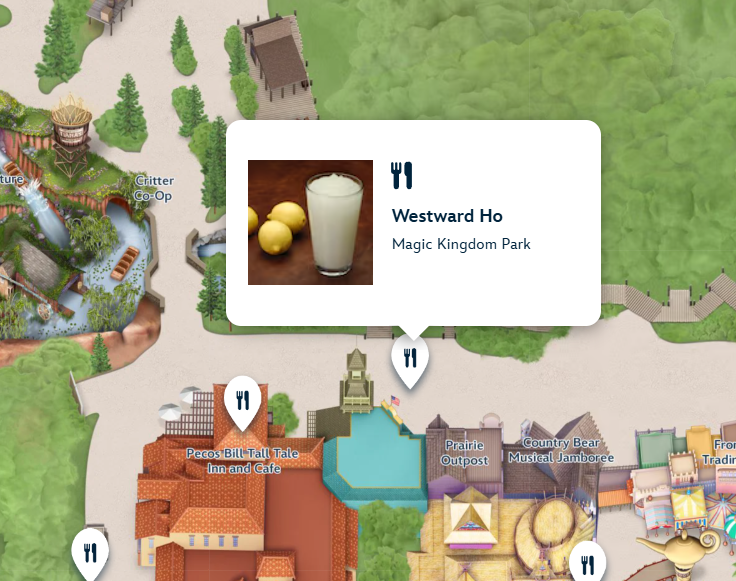Open the Westward Ho lemonade thumbnail
The height and width of the screenshot is (581, 736).
coord(310,222)
